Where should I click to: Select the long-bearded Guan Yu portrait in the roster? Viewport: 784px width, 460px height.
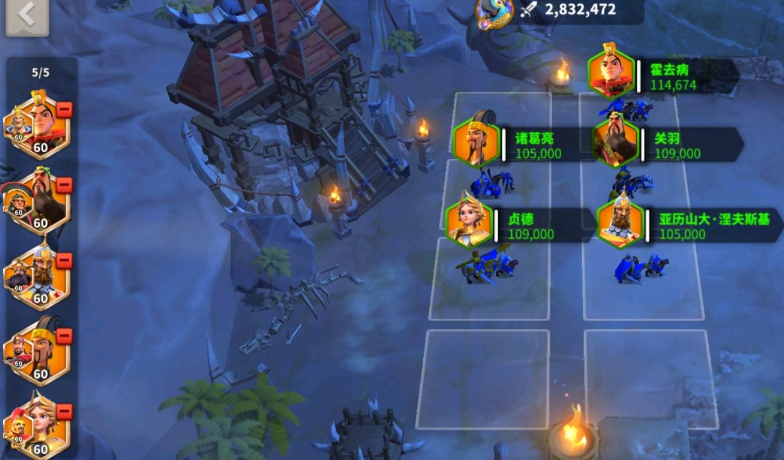click(38, 201)
